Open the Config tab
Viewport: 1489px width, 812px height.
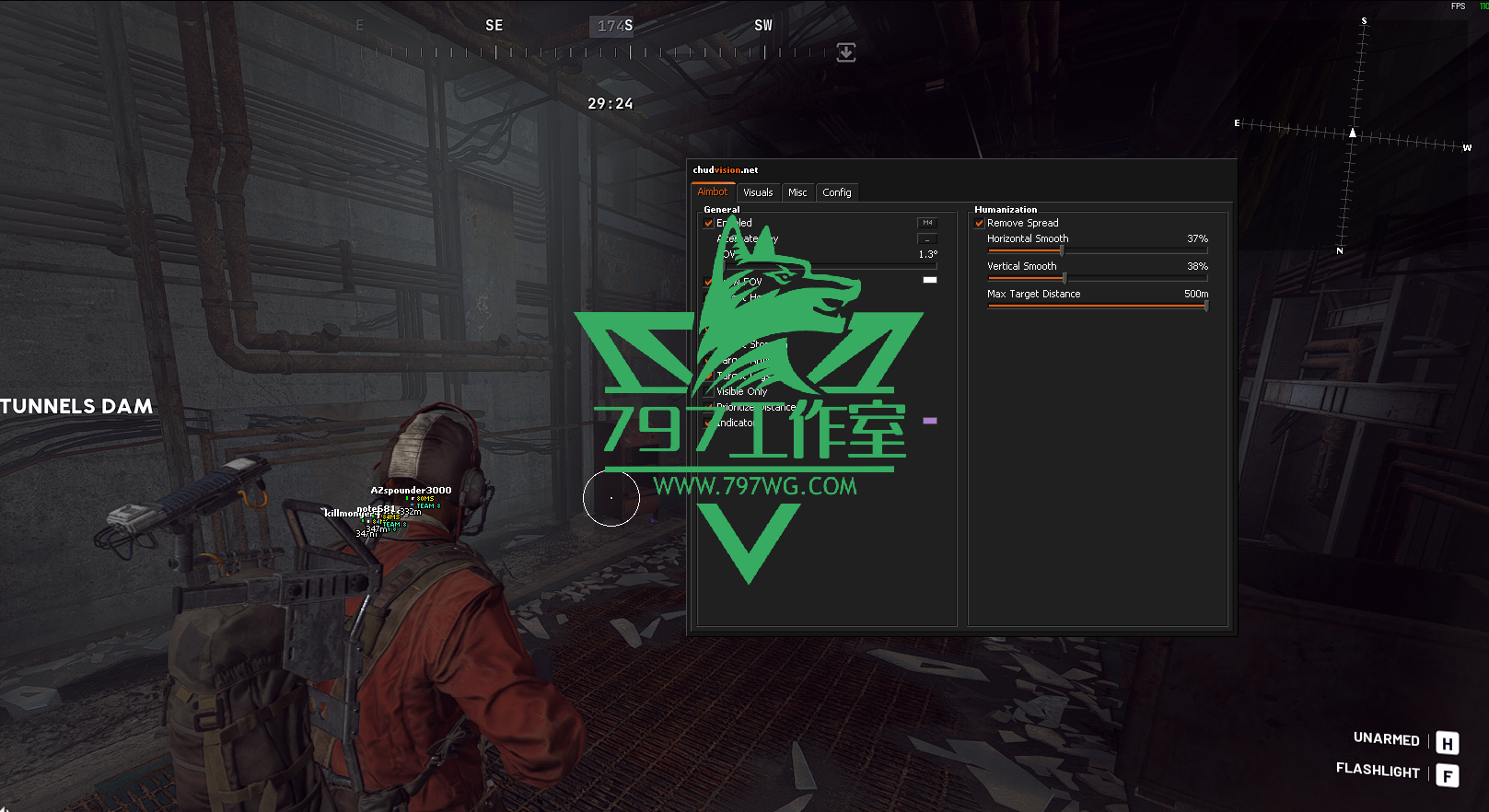click(x=836, y=192)
